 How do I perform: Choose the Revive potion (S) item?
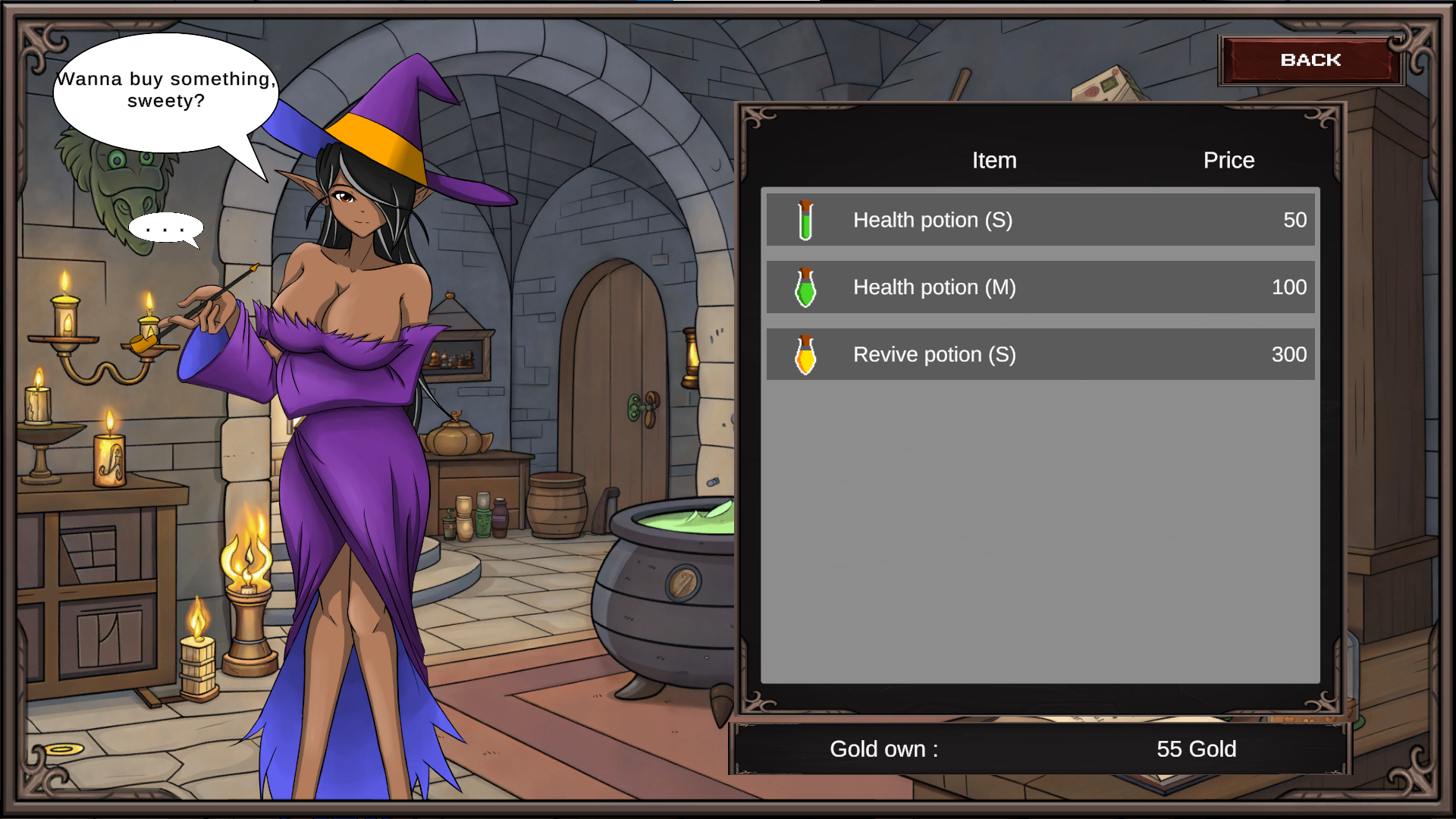[x=1040, y=355]
